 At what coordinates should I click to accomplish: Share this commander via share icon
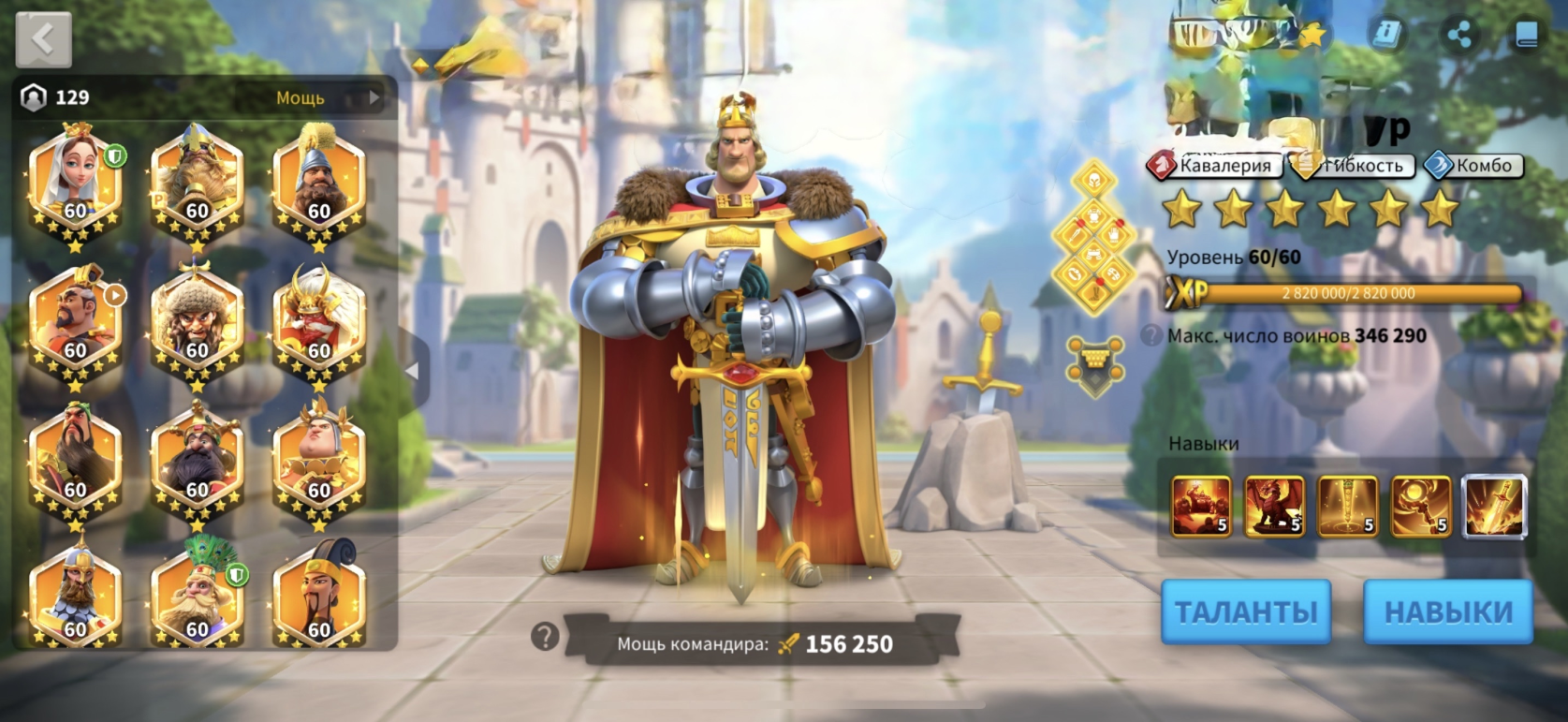pos(1458,36)
